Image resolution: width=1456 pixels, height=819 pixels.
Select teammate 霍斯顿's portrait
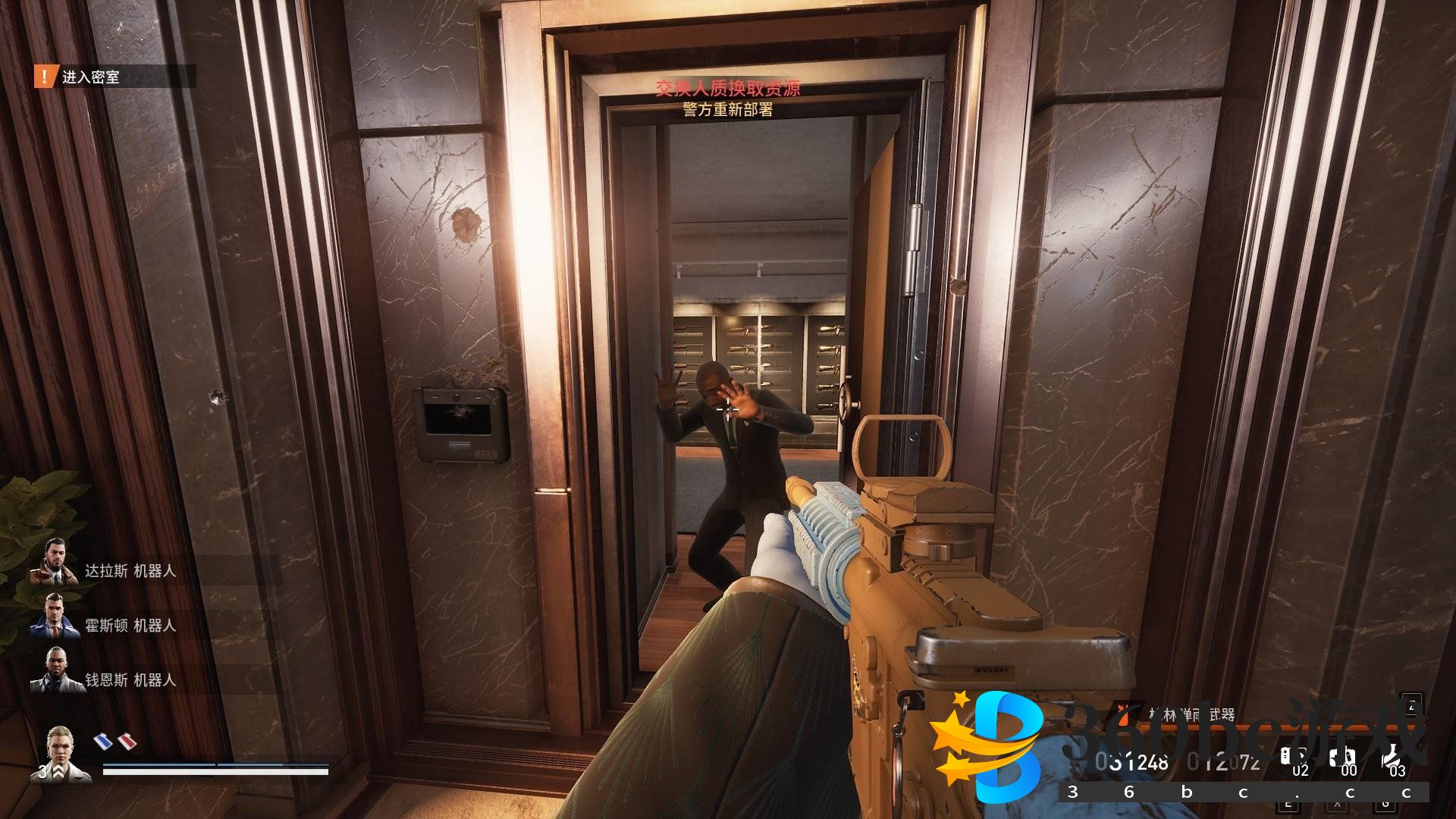click(x=53, y=616)
